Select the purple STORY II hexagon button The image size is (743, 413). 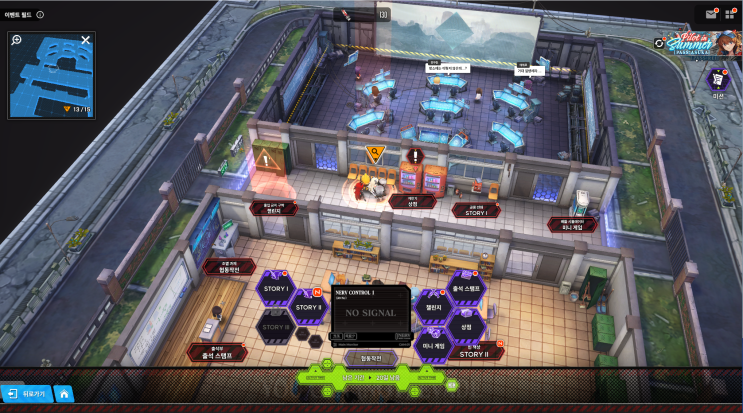(x=308, y=306)
